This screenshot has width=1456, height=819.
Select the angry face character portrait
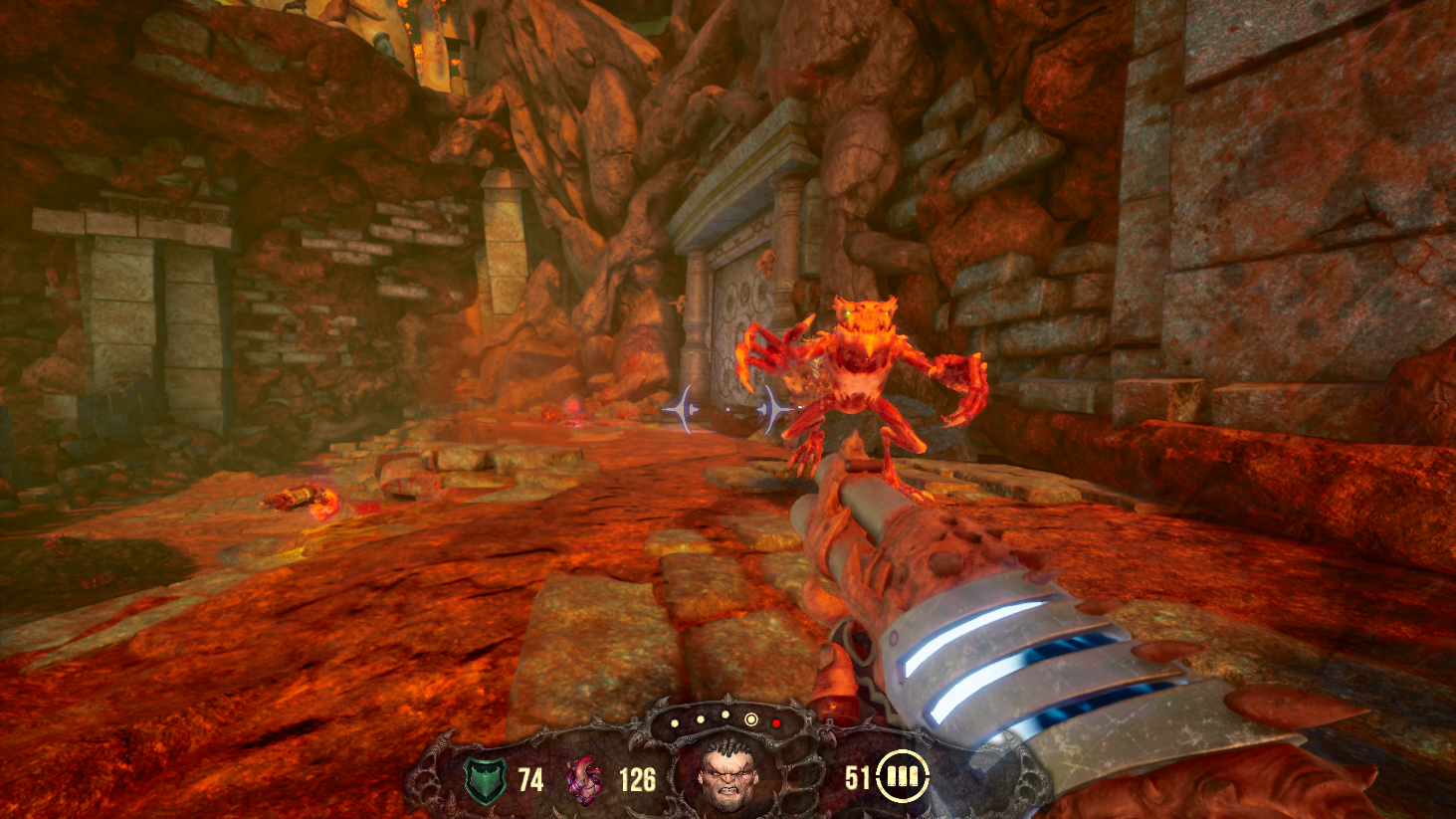[x=727, y=776]
